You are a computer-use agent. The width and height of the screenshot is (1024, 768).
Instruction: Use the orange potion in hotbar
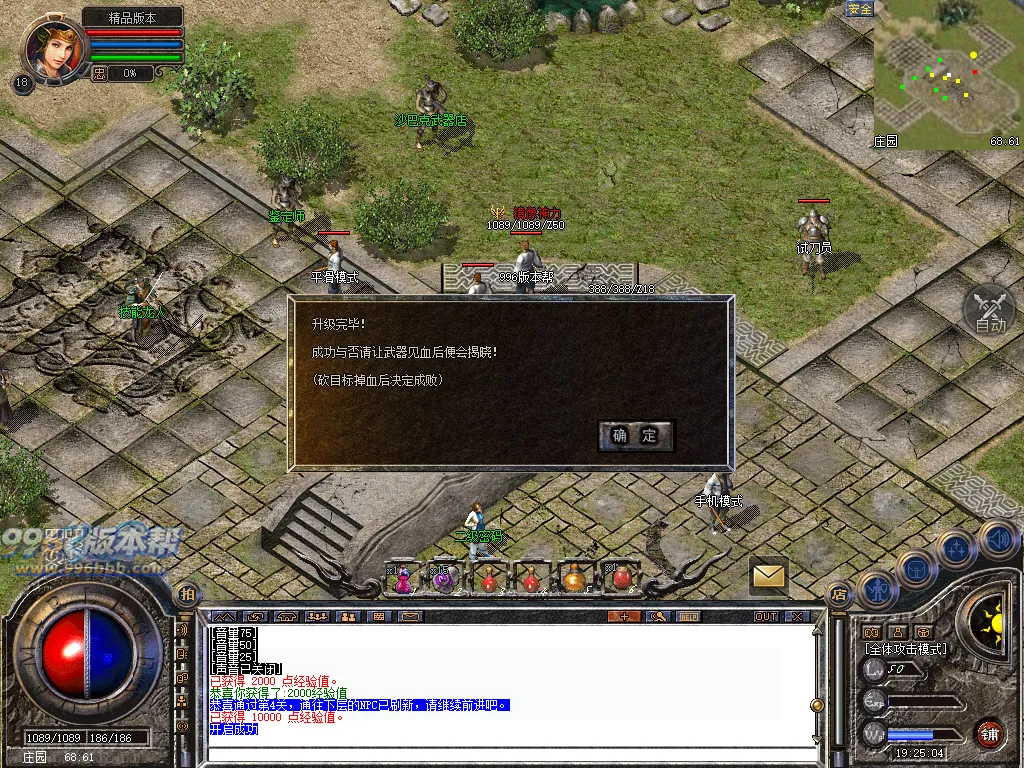click(x=574, y=578)
